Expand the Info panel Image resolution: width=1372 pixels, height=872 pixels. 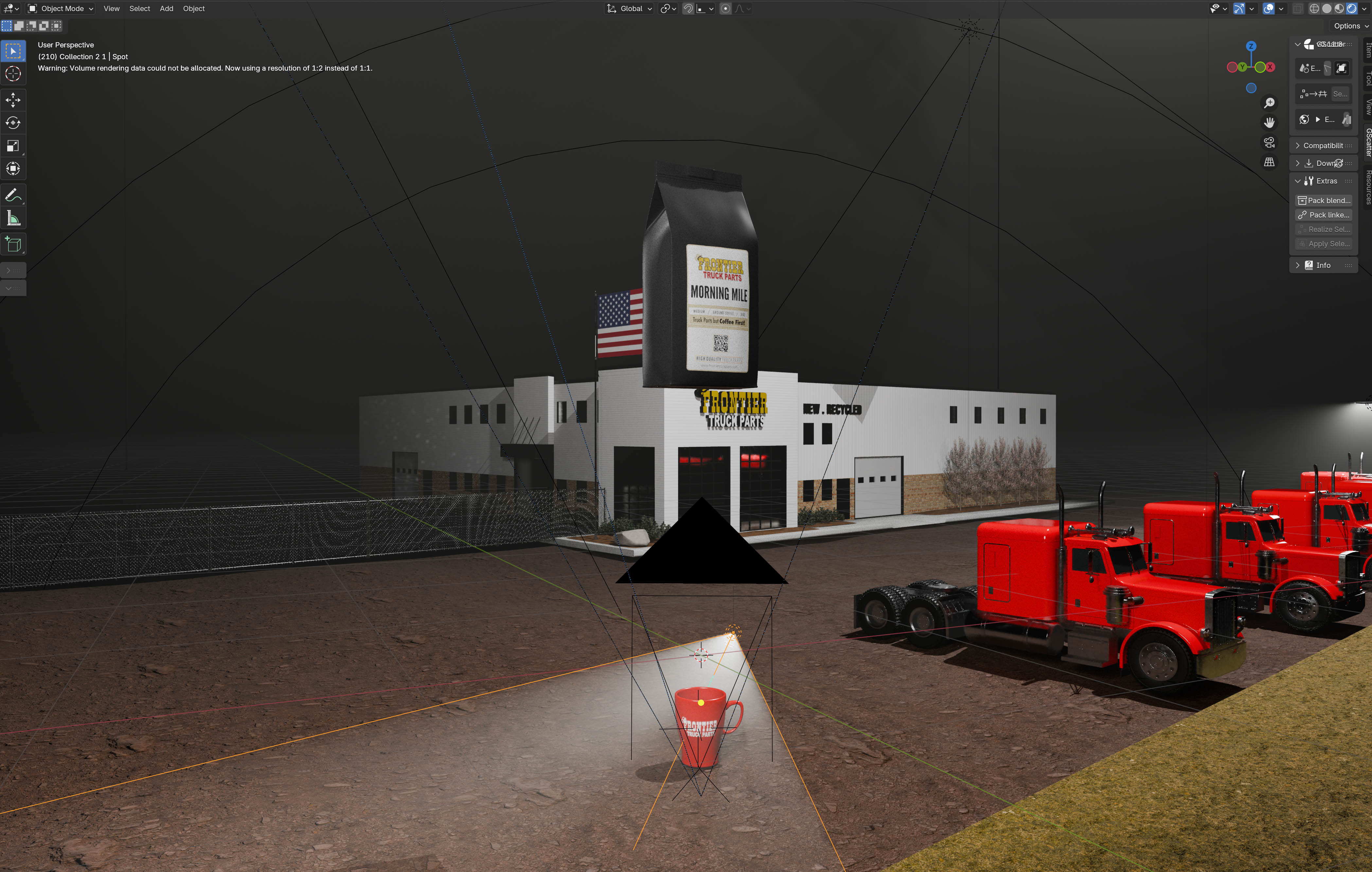(1323, 265)
